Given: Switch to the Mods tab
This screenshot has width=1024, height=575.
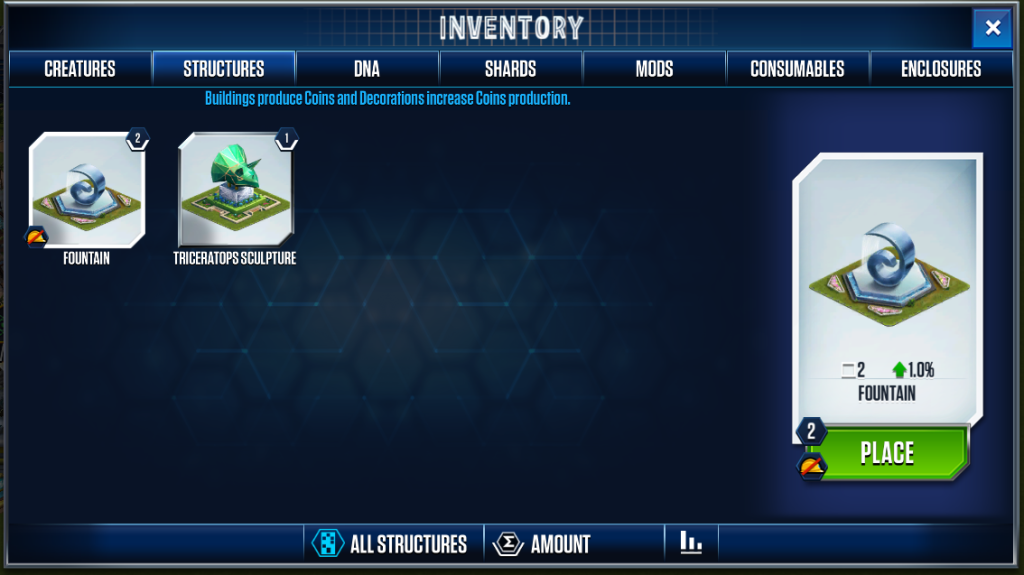Looking at the screenshot, I should point(654,69).
